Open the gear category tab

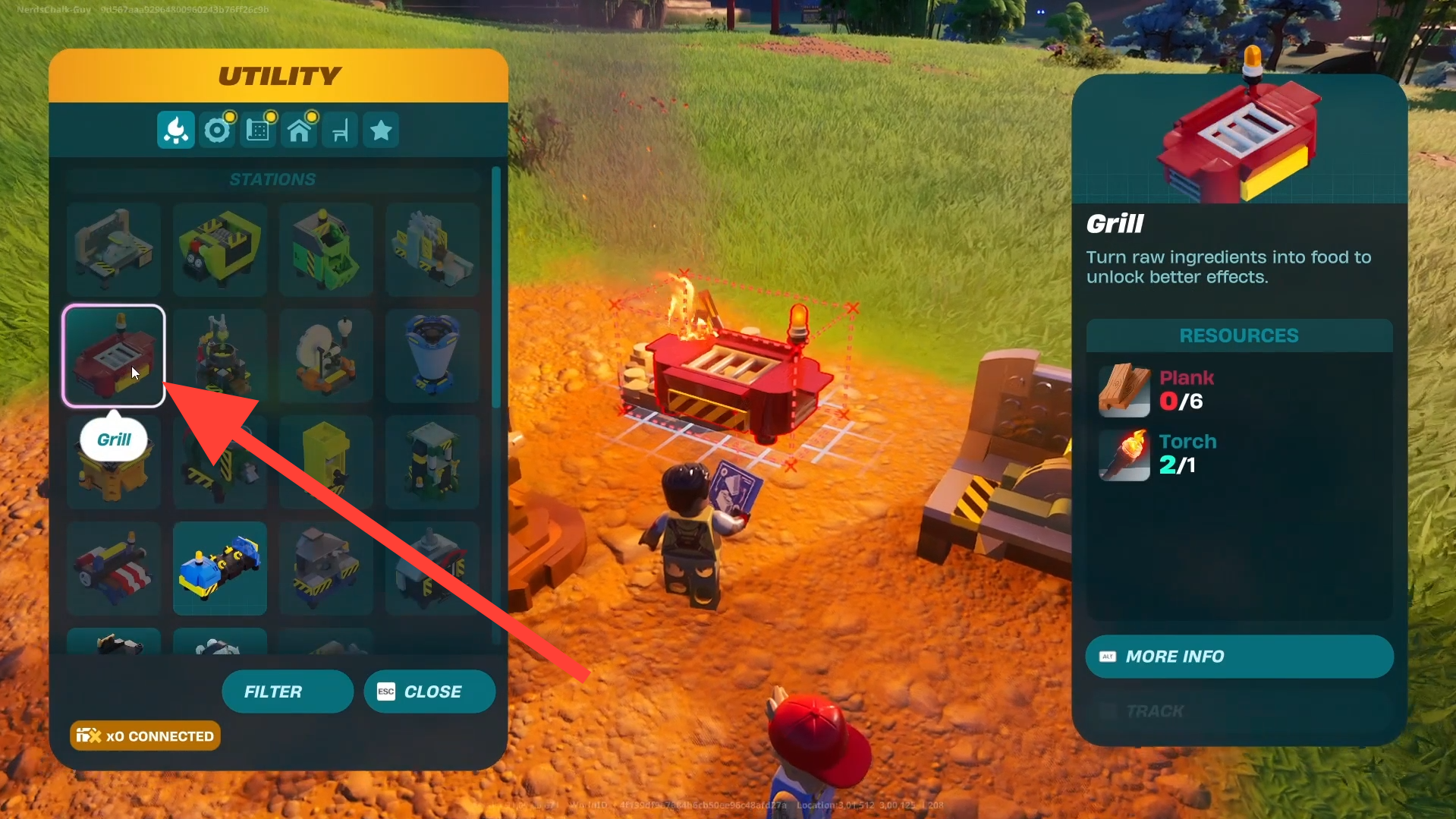click(x=217, y=131)
